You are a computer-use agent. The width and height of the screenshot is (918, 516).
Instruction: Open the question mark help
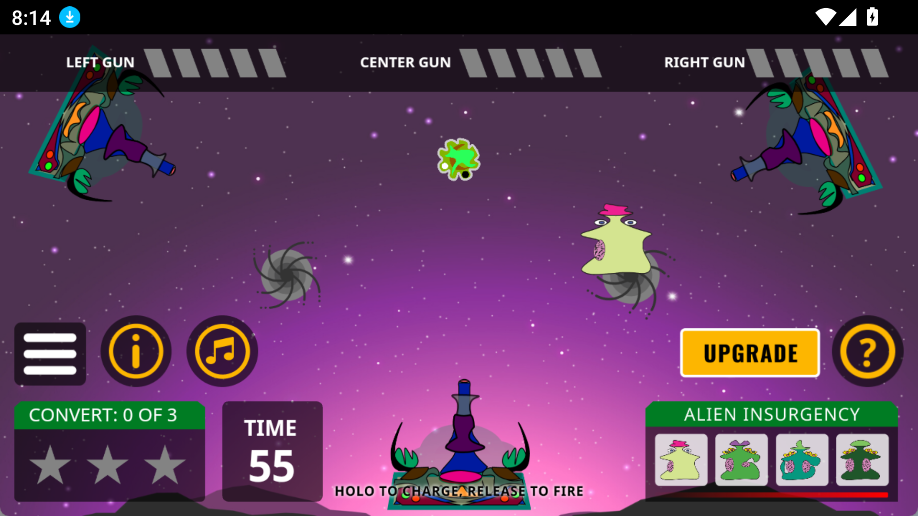tap(868, 352)
